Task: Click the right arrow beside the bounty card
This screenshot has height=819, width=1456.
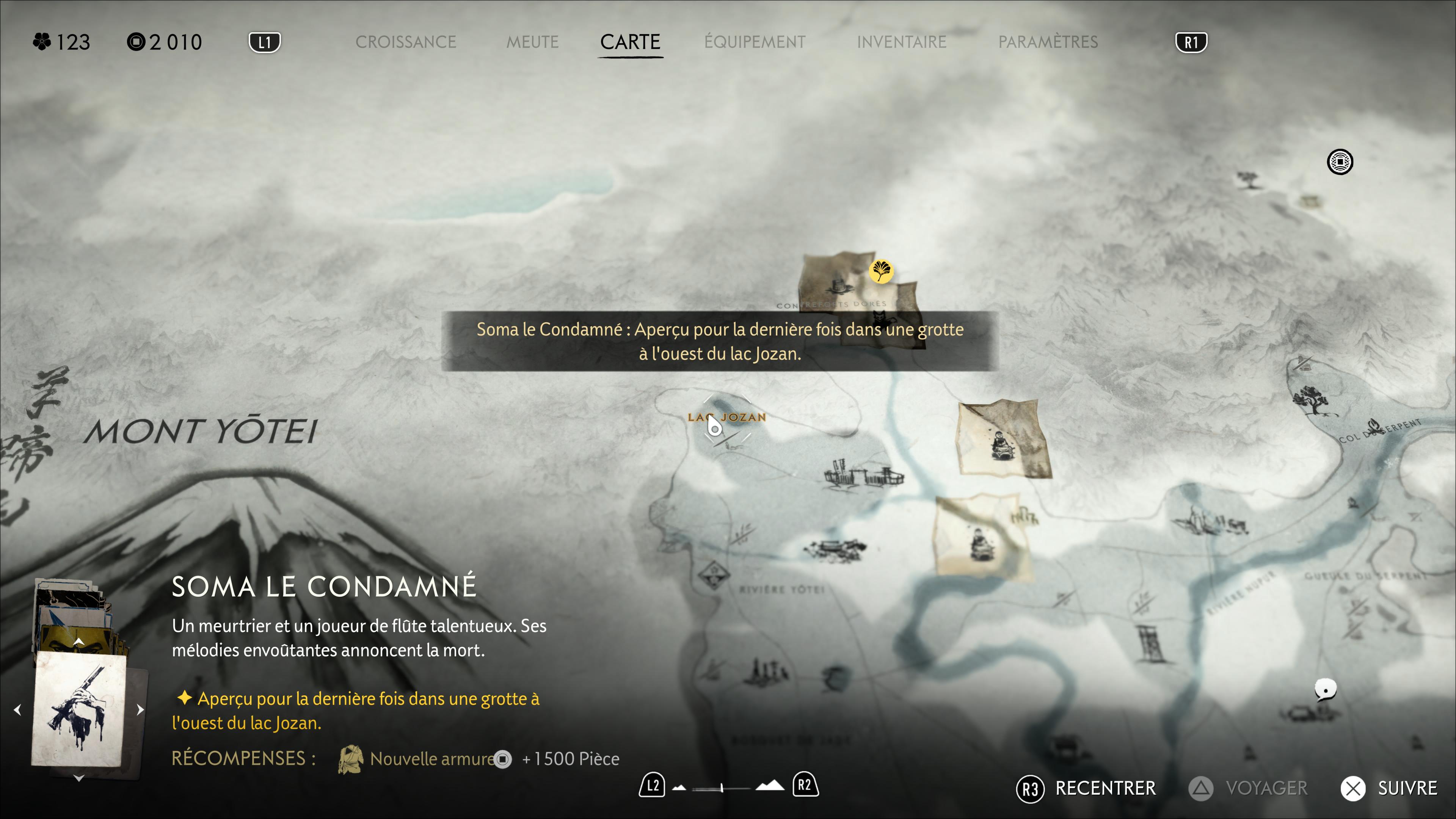Action: tap(140, 709)
